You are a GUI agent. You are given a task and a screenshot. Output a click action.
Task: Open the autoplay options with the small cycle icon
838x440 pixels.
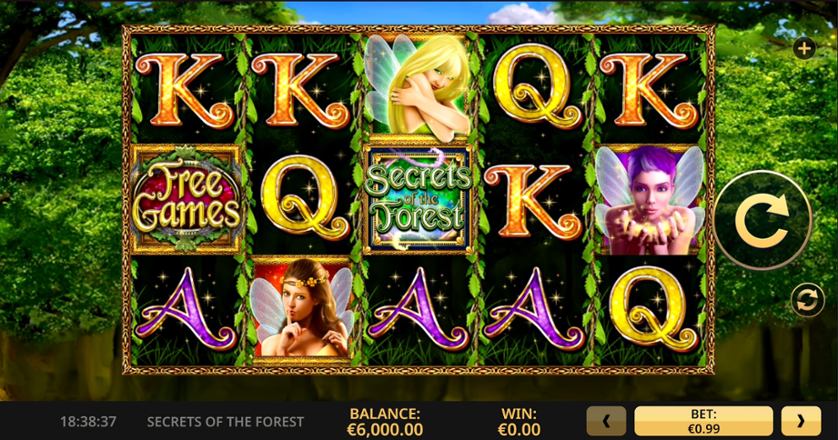[803, 298]
